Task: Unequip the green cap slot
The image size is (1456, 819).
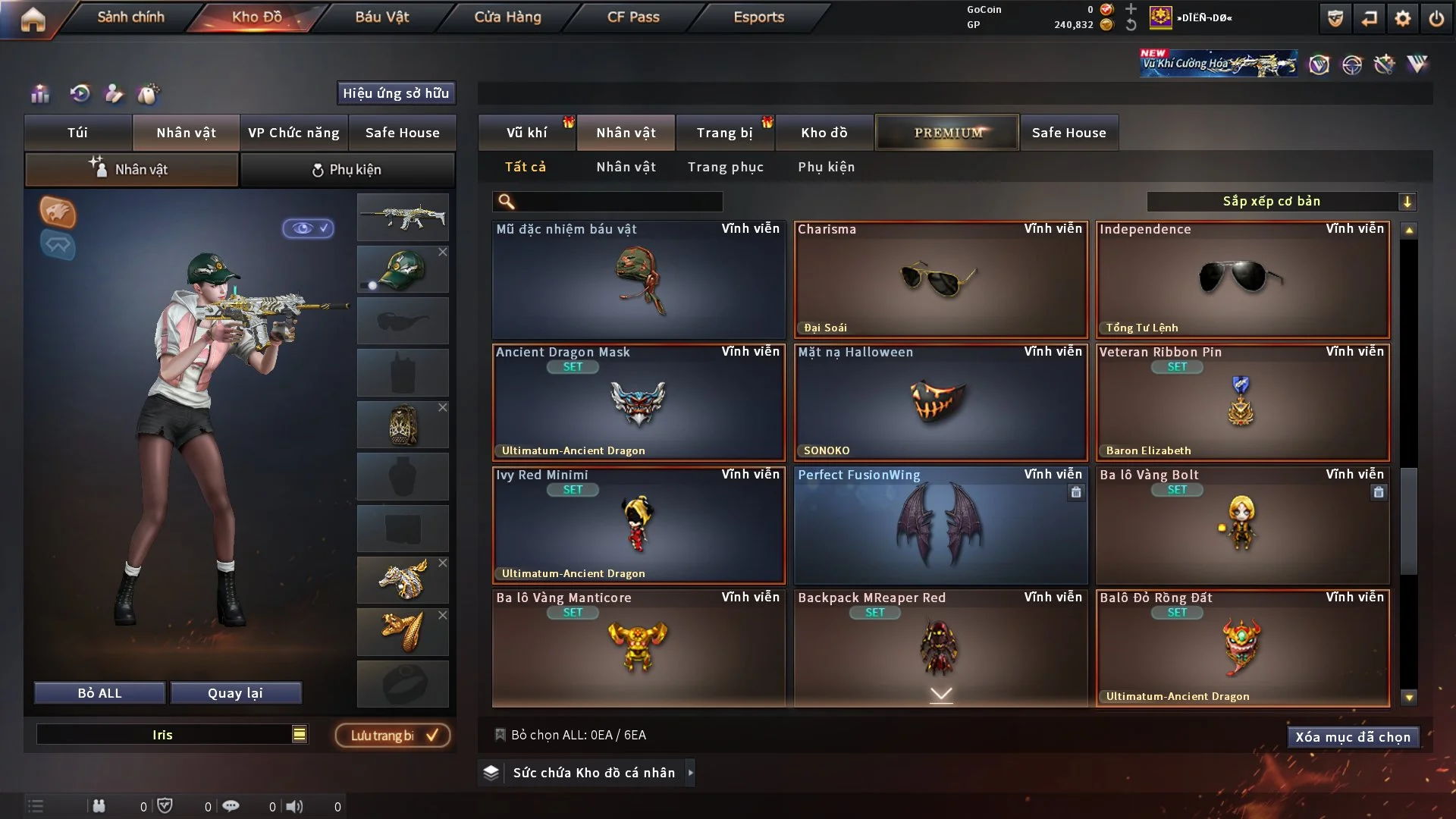Action: pyautogui.click(x=443, y=252)
